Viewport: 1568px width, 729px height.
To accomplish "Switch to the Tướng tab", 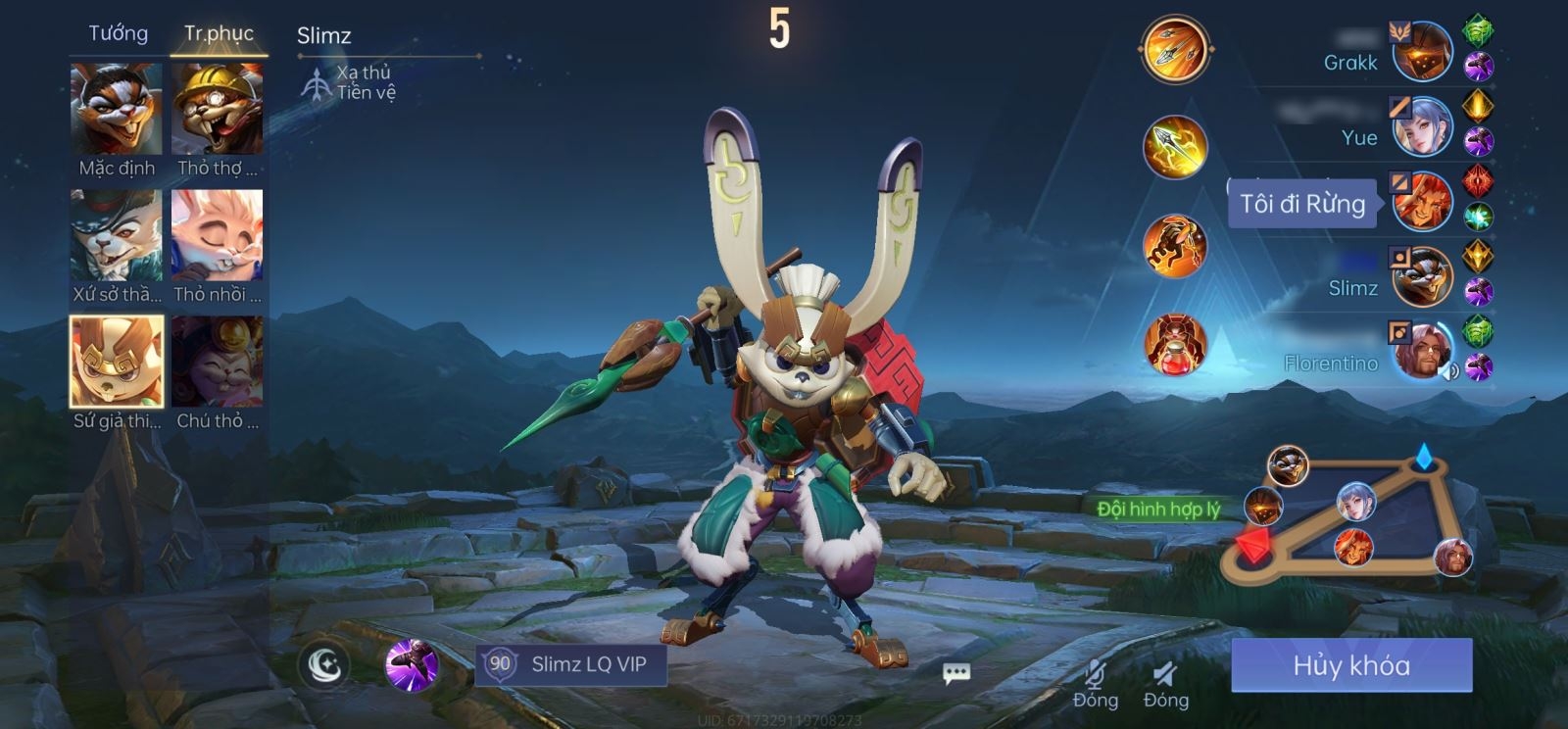I will 119,33.
